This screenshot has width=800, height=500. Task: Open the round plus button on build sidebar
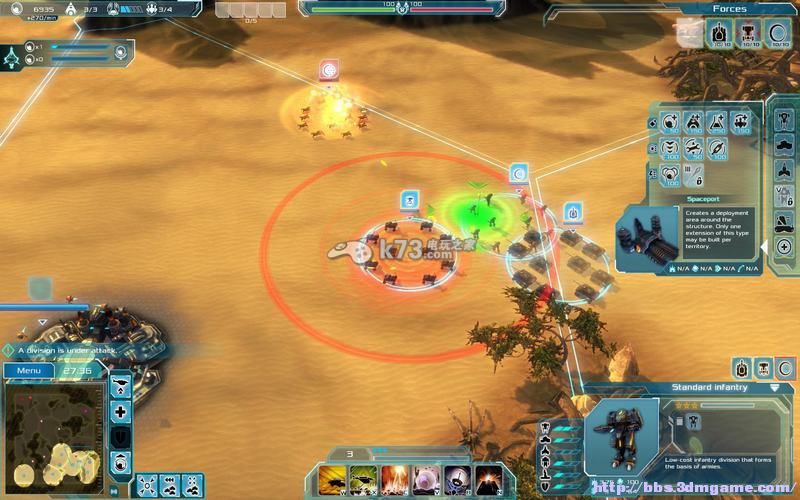point(784,246)
